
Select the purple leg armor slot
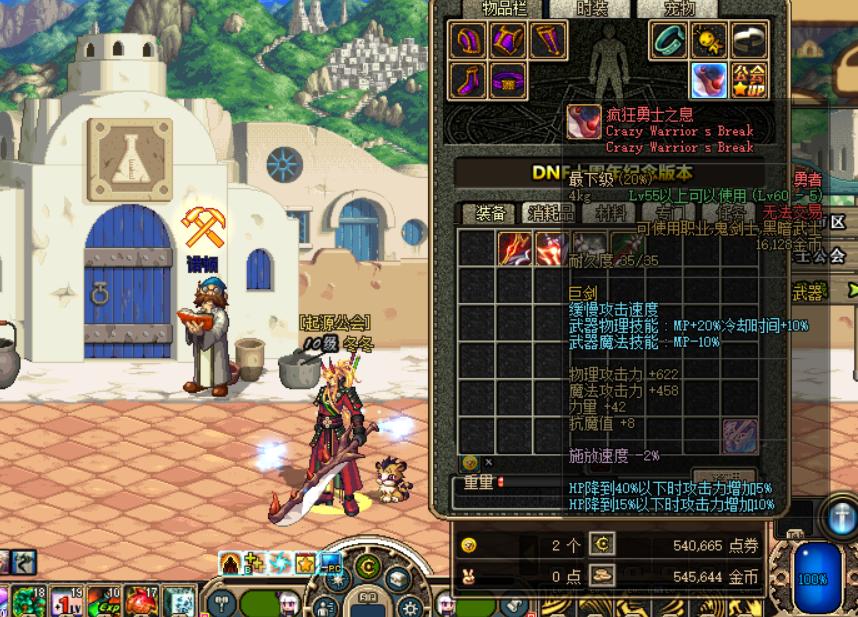[548, 42]
